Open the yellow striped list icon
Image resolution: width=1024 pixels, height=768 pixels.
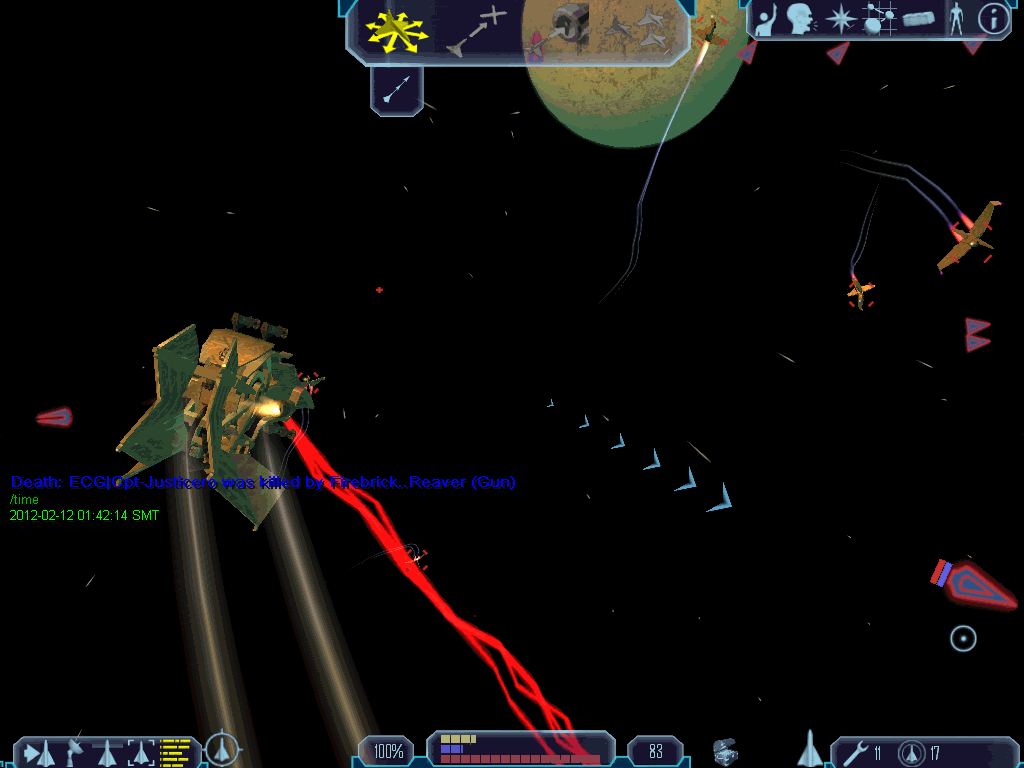pyautogui.click(x=175, y=750)
